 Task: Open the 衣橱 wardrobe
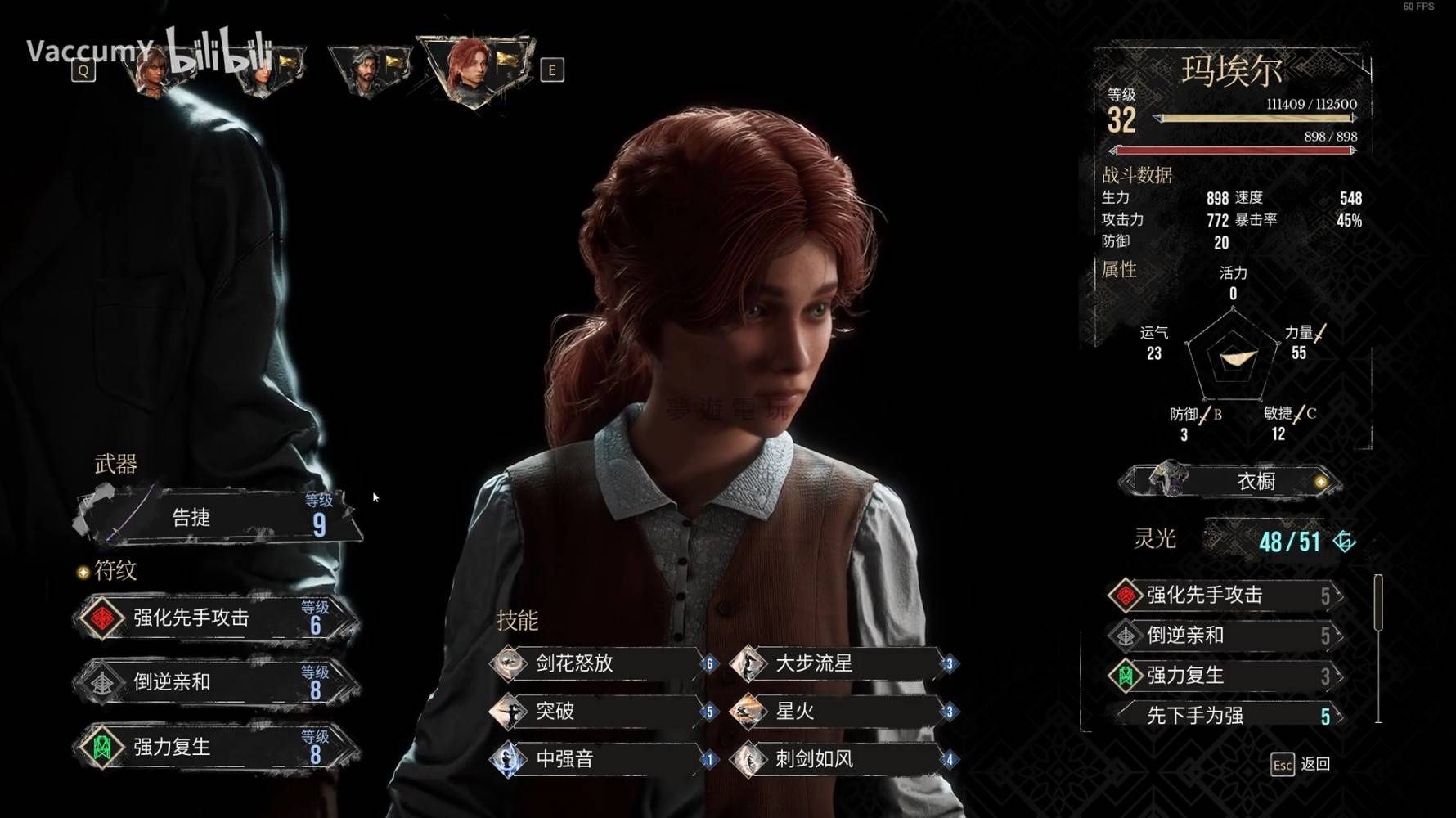coord(1231,481)
